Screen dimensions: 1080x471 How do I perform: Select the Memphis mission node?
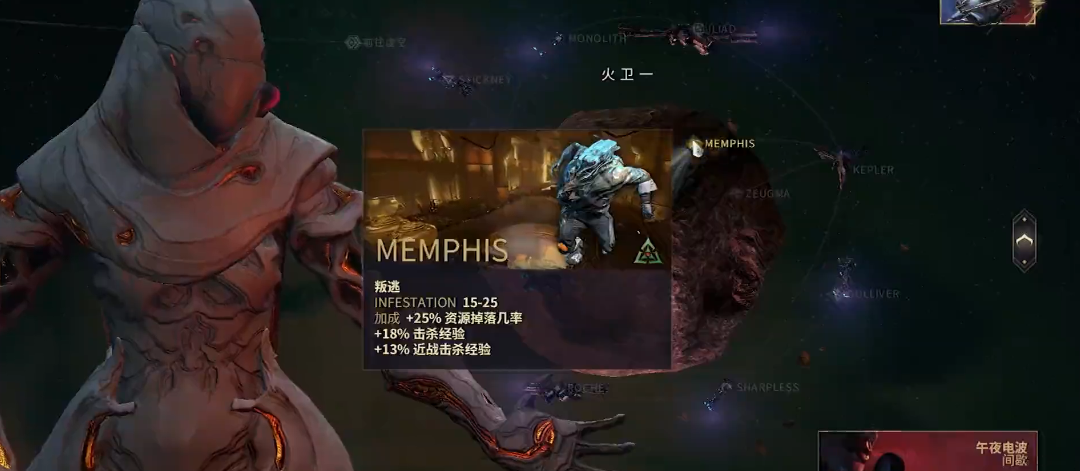[x=697, y=146]
